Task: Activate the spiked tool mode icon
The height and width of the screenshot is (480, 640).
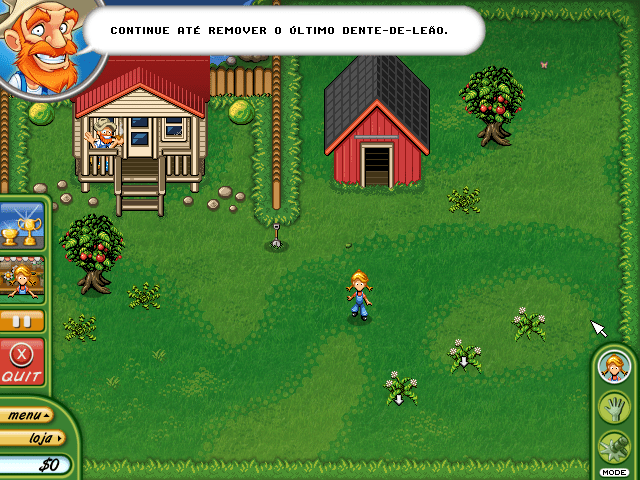Action: tap(612, 446)
